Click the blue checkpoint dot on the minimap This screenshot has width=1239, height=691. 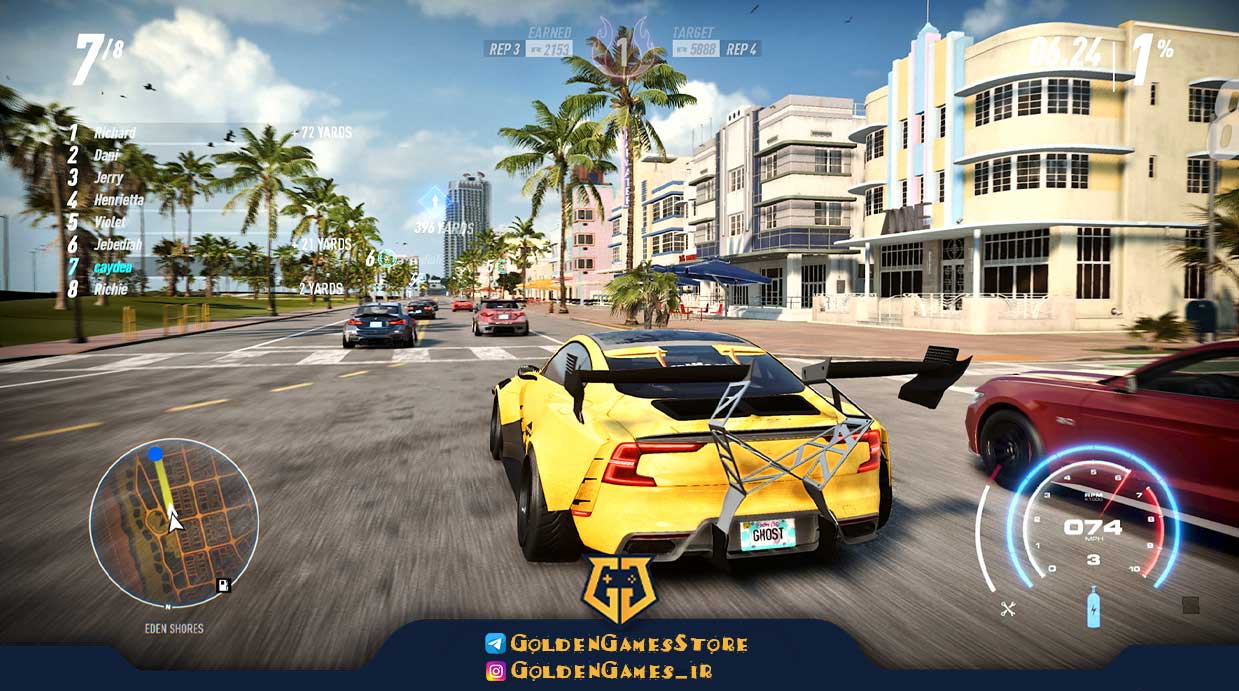tap(155, 454)
